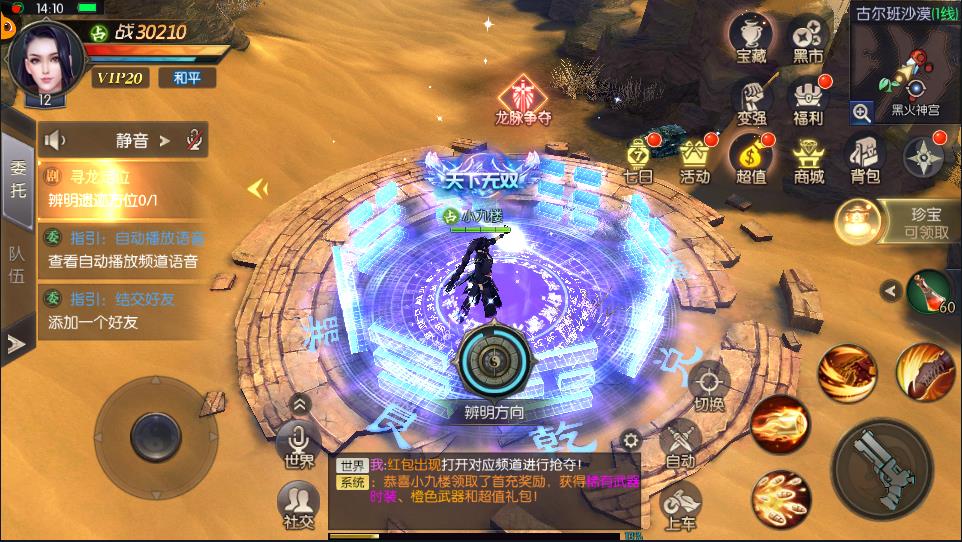Open the 宝藏 treasure menu
This screenshot has height=542, width=962.
tap(750, 39)
